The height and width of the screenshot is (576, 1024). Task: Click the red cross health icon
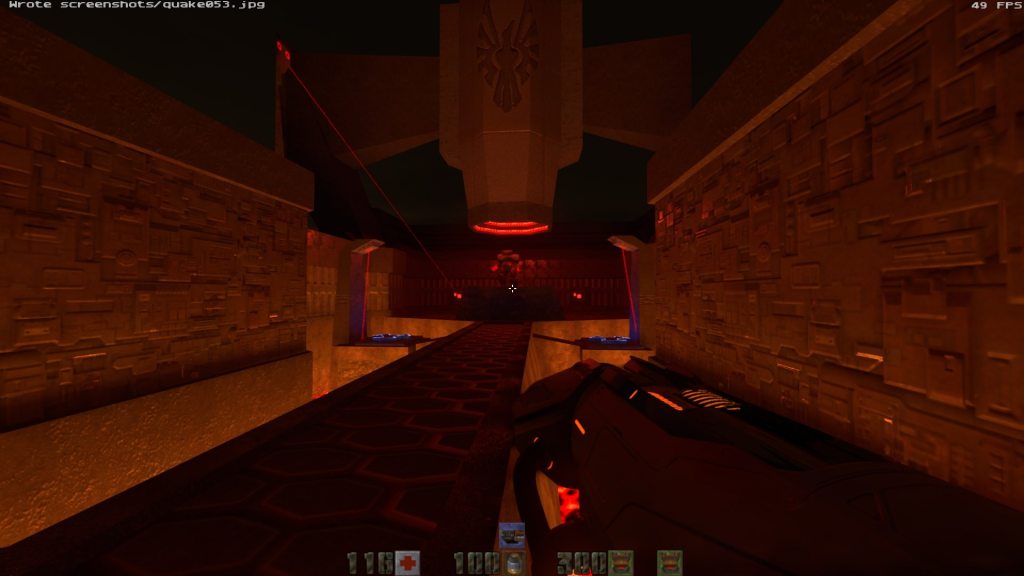click(406, 563)
